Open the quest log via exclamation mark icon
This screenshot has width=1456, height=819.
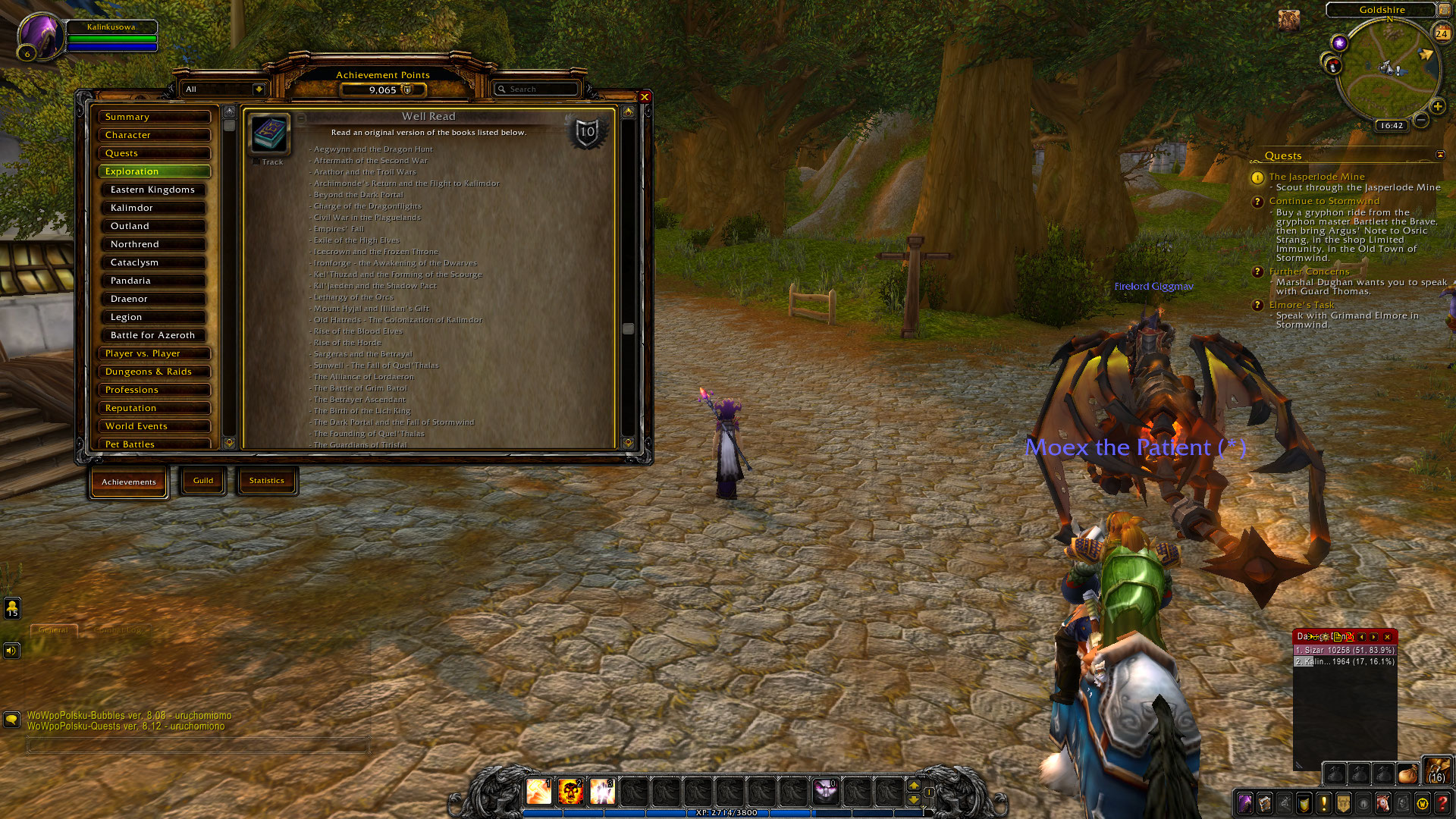pos(1323,803)
